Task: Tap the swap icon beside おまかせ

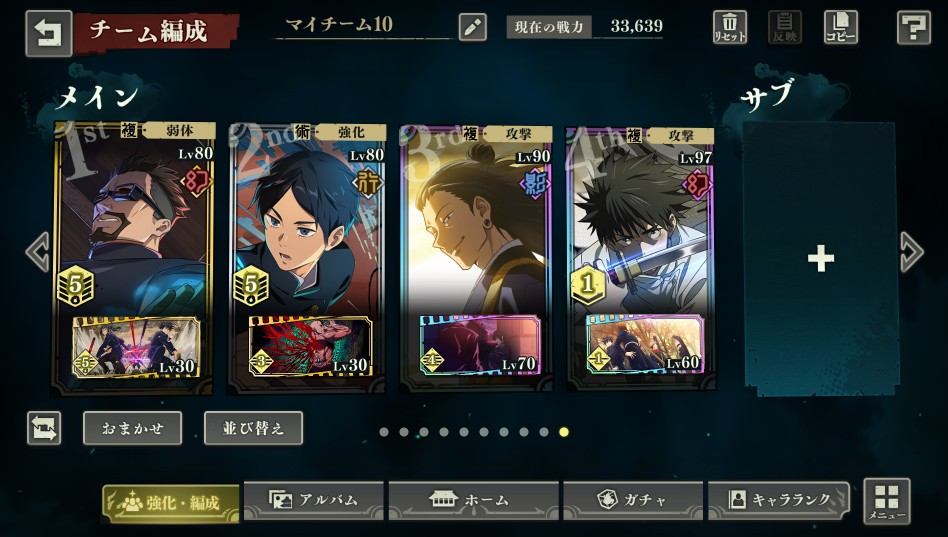Action: [44, 428]
